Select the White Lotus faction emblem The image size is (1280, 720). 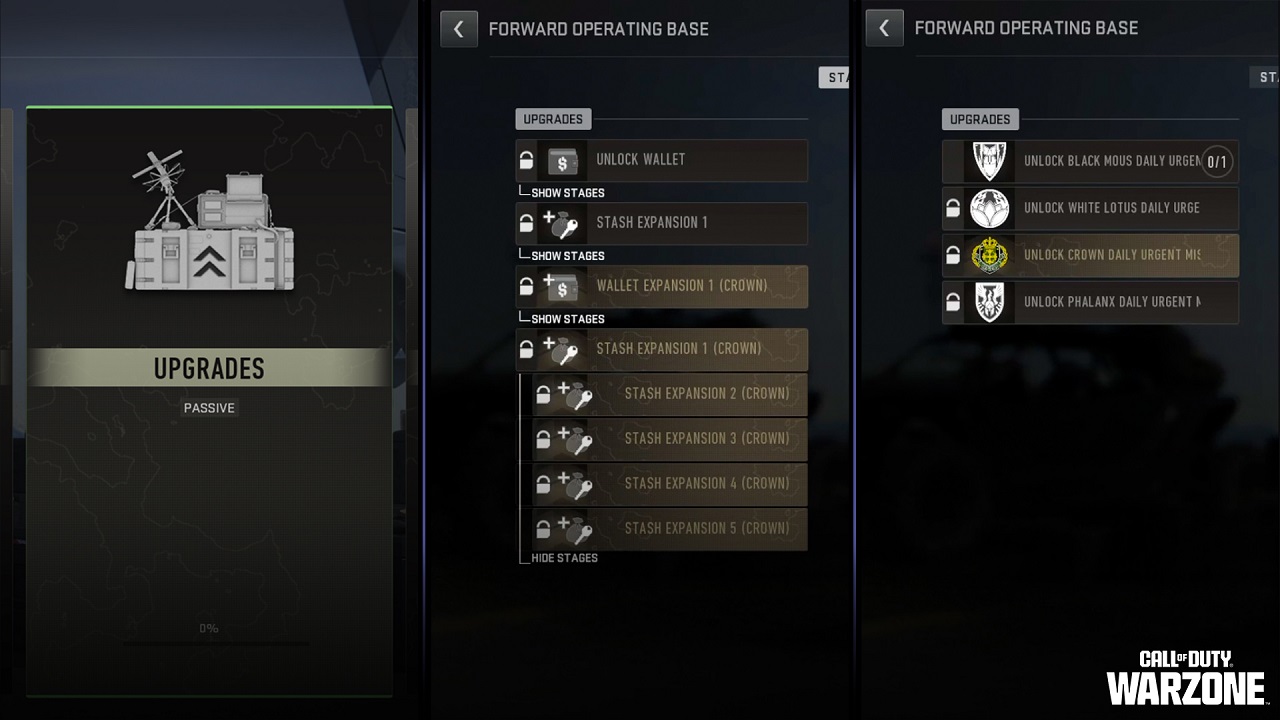coord(989,208)
